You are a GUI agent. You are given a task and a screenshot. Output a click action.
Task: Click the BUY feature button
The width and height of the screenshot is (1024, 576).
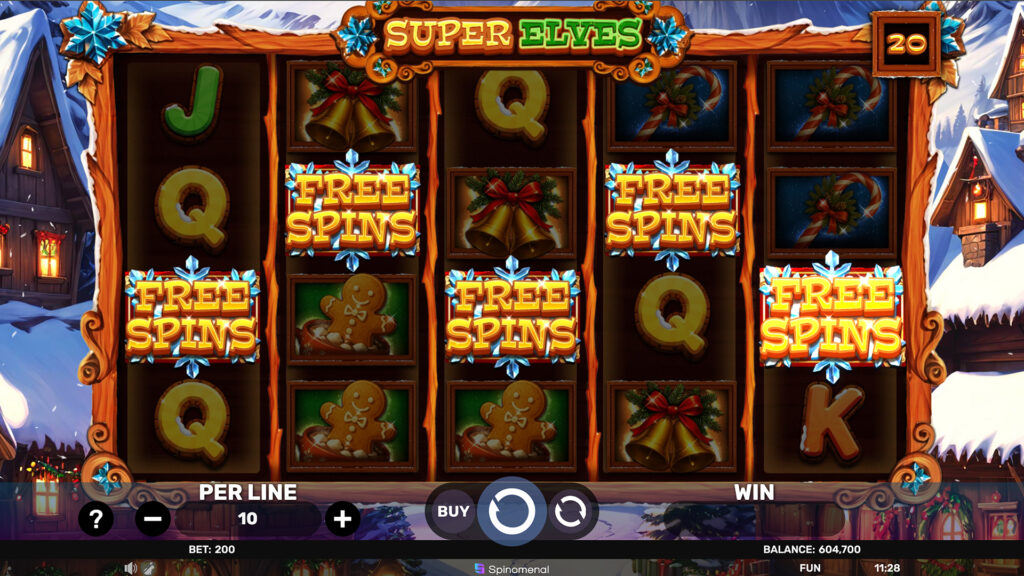[453, 512]
